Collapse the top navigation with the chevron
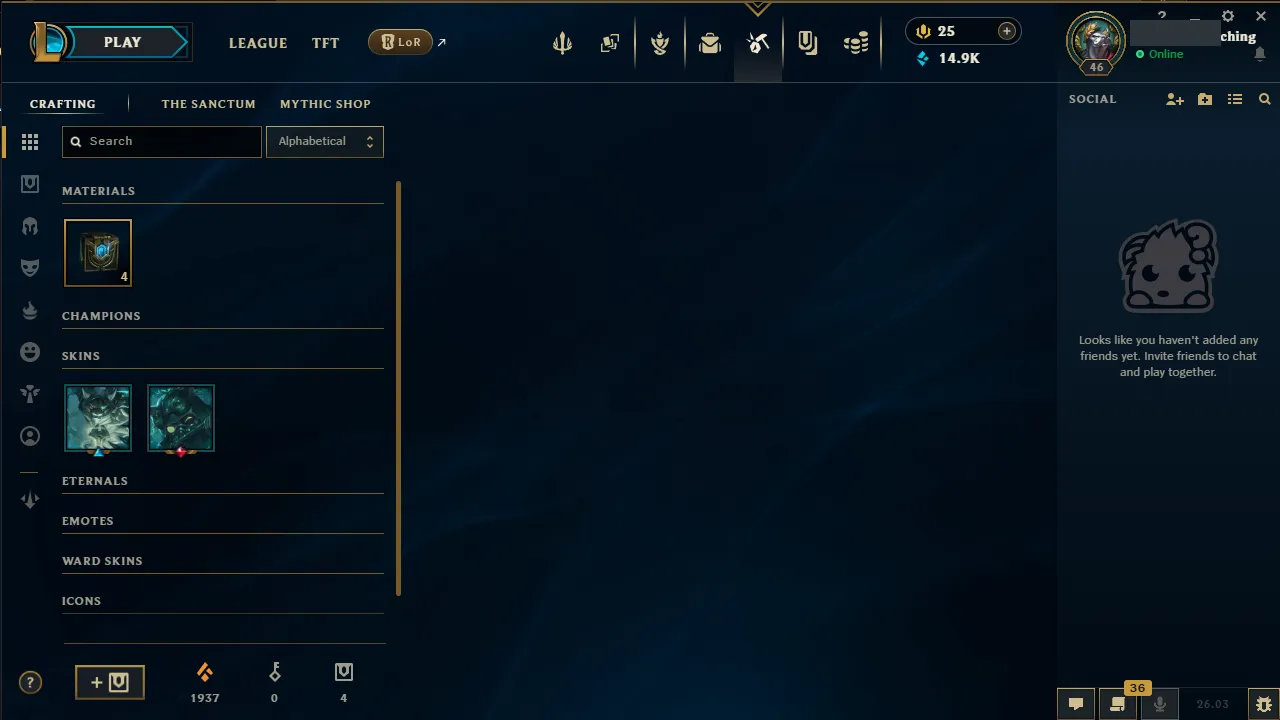The image size is (1280, 720). (758, 7)
